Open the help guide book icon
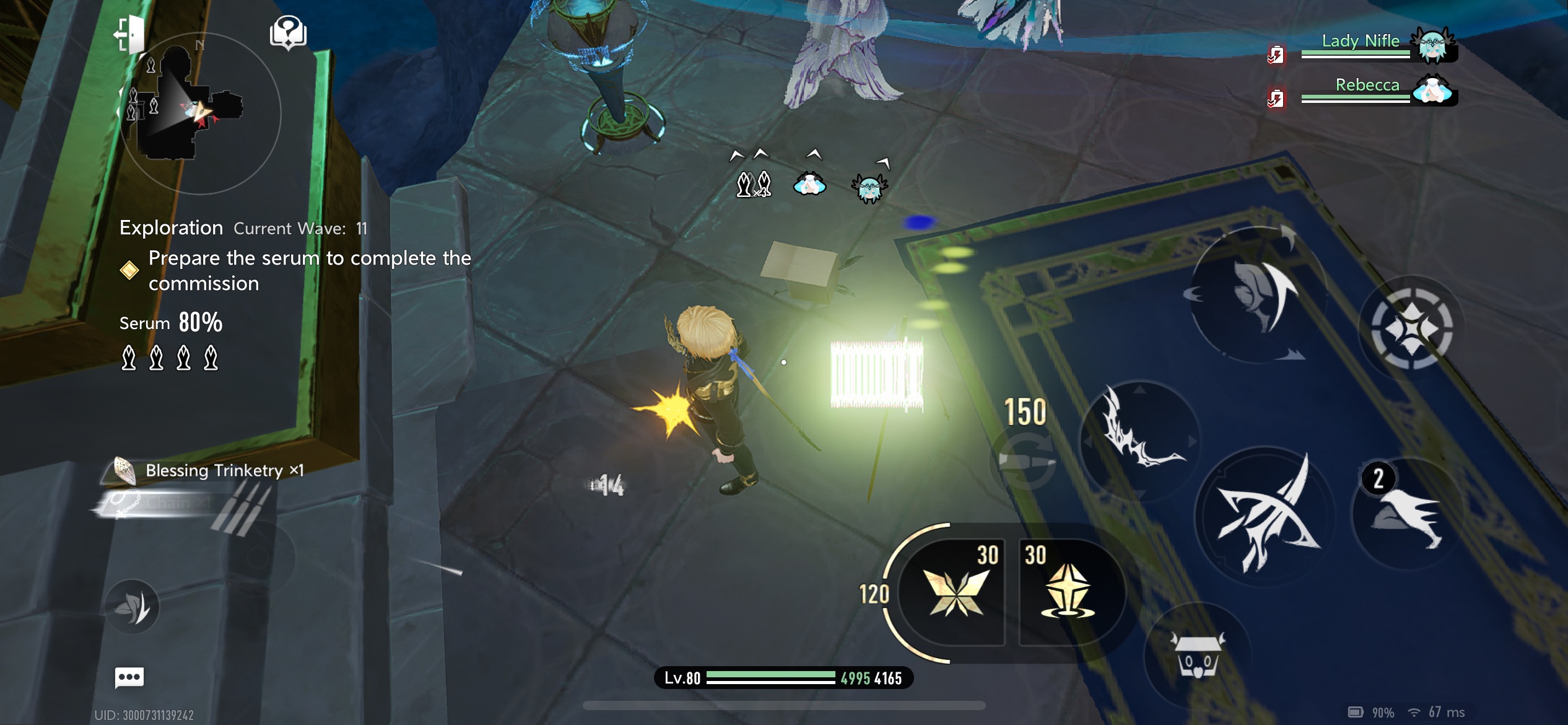The image size is (1568, 725). (288, 32)
